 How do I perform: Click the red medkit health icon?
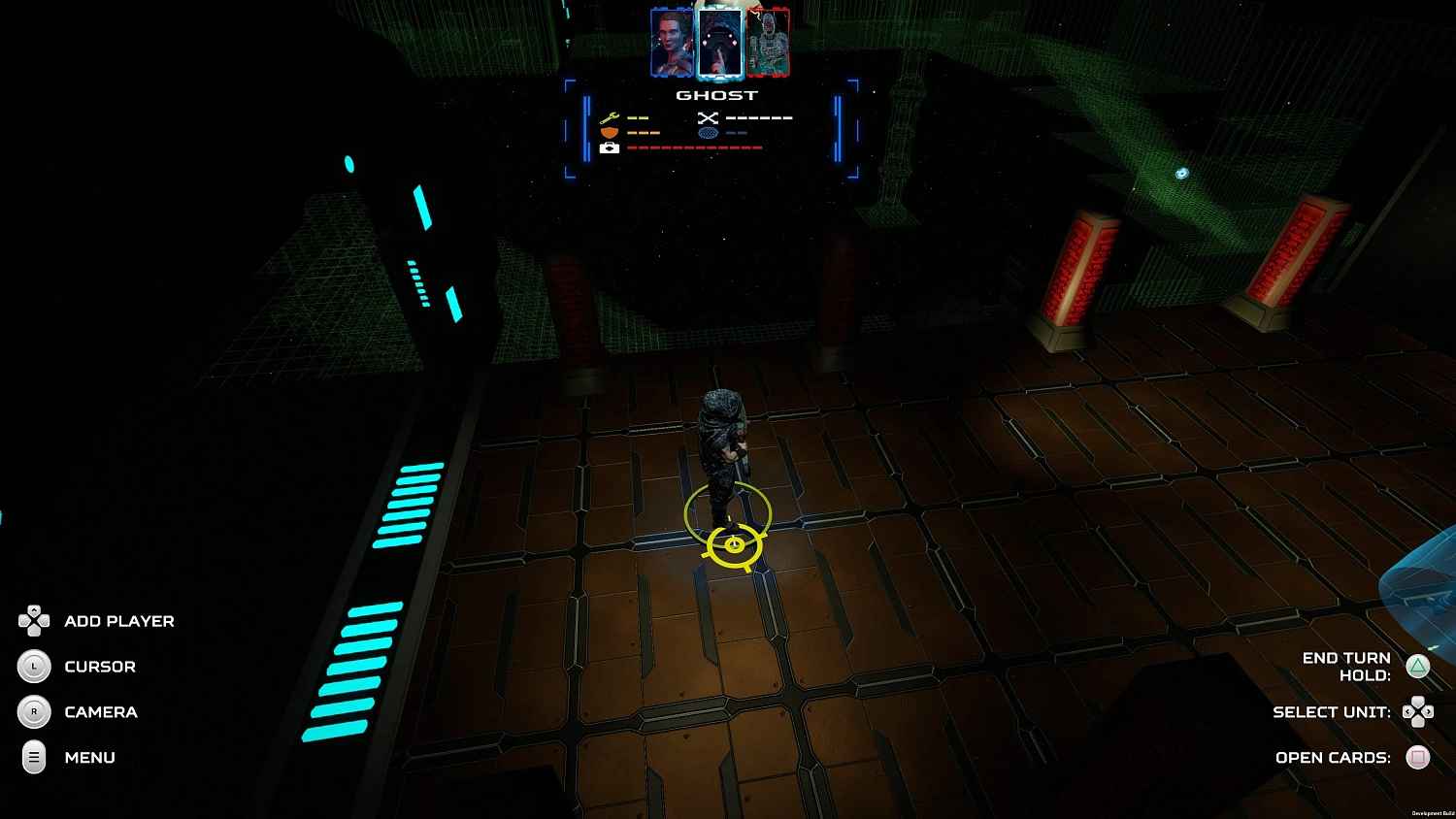[x=610, y=147]
